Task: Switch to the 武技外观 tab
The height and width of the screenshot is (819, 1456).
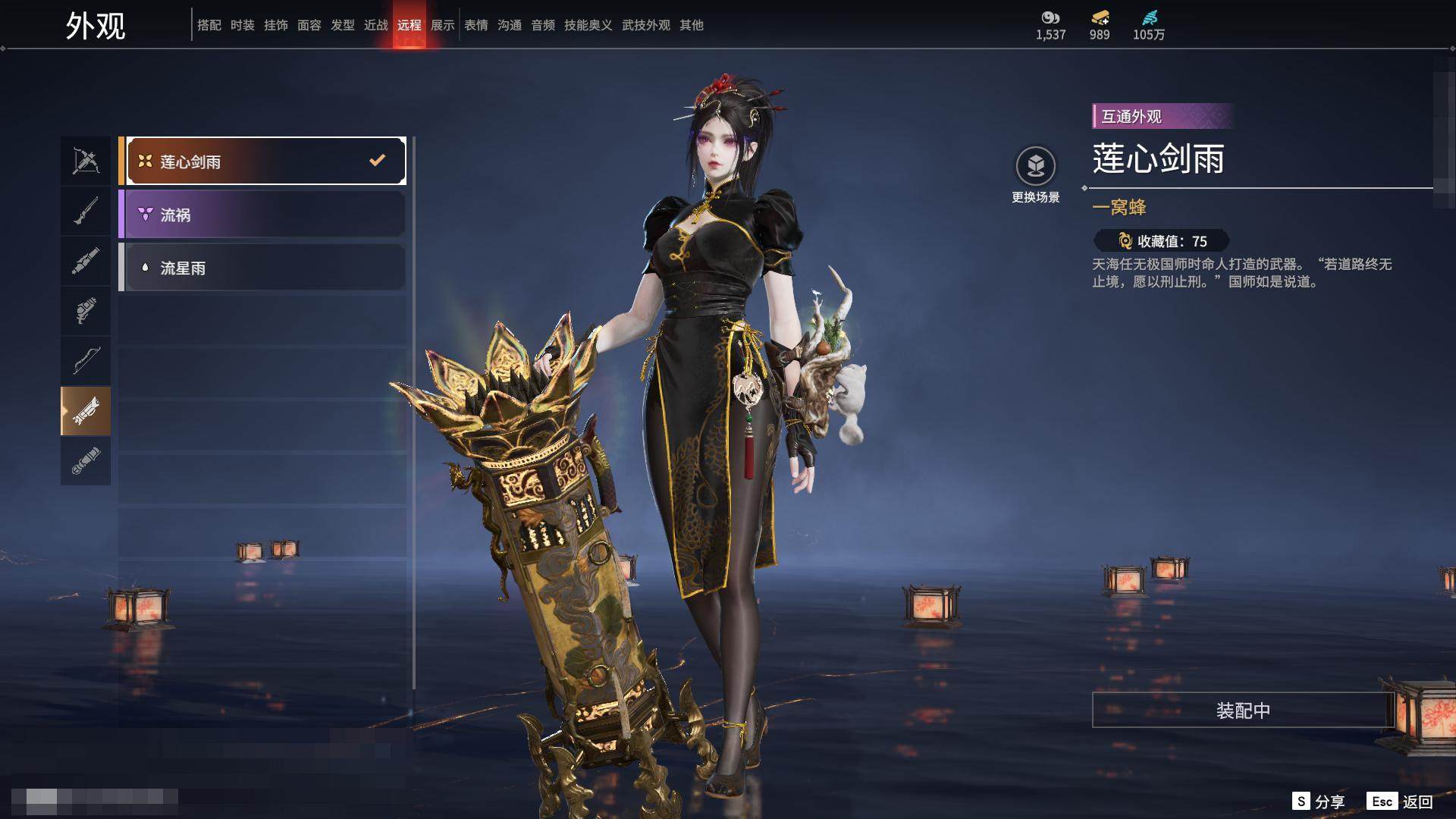Action: click(646, 25)
